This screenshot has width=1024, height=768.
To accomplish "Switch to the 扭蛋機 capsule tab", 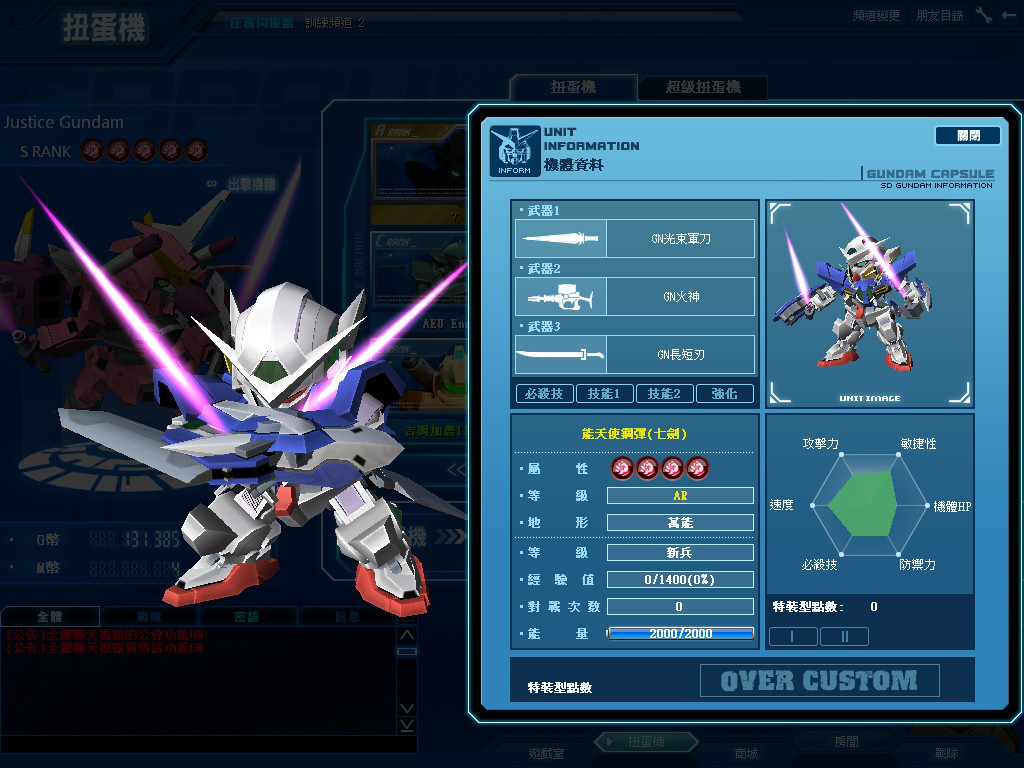I will coord(573,88).
